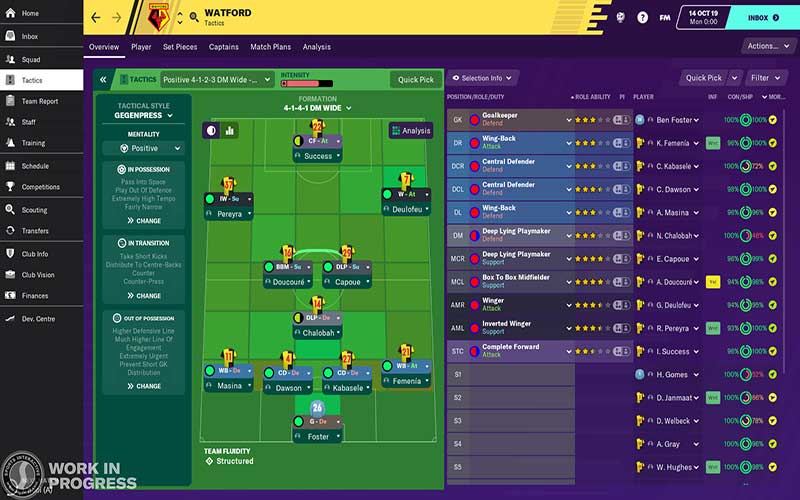Open the Actions dropdown
The width and height of the screenshot is (800, 500).
pos(767,46)
